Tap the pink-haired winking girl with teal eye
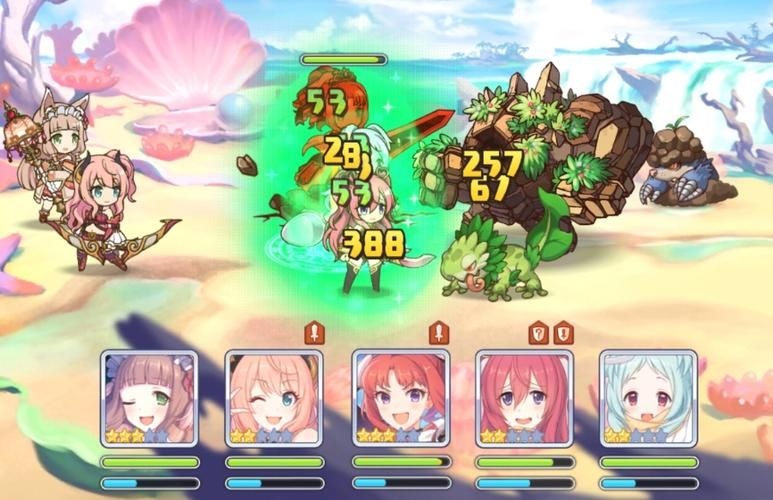Screen dimensions: 773x500 coord(274,398)
